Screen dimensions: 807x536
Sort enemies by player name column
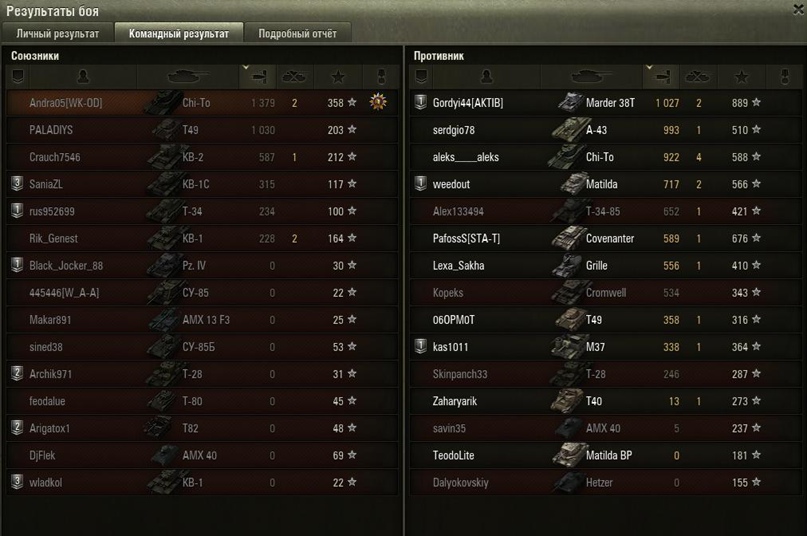486,76
